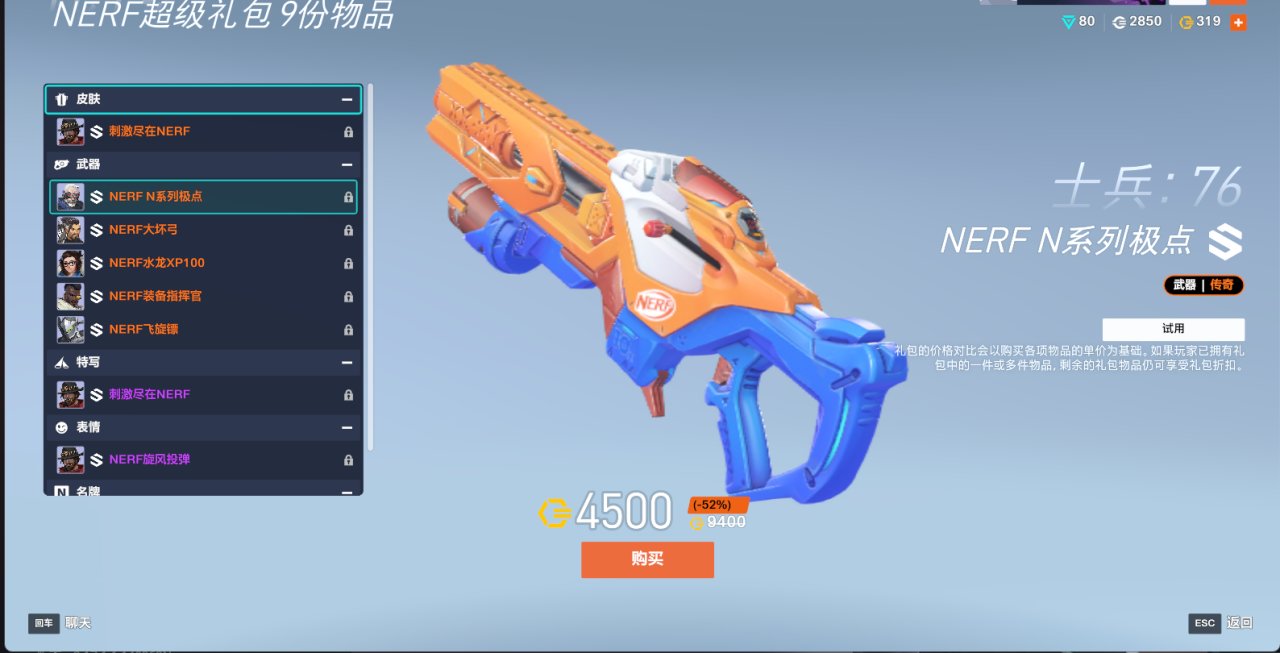Select 刺激尽在NERF under the 特写 section
The image size is (1280, 653).
[203, 394]
